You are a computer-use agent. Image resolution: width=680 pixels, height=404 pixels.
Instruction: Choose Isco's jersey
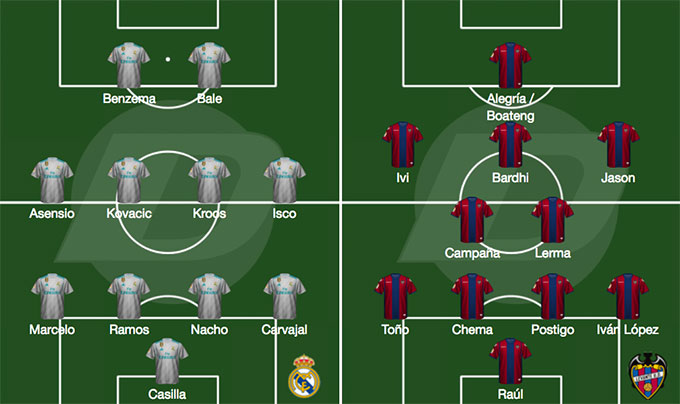coord(285,181)
